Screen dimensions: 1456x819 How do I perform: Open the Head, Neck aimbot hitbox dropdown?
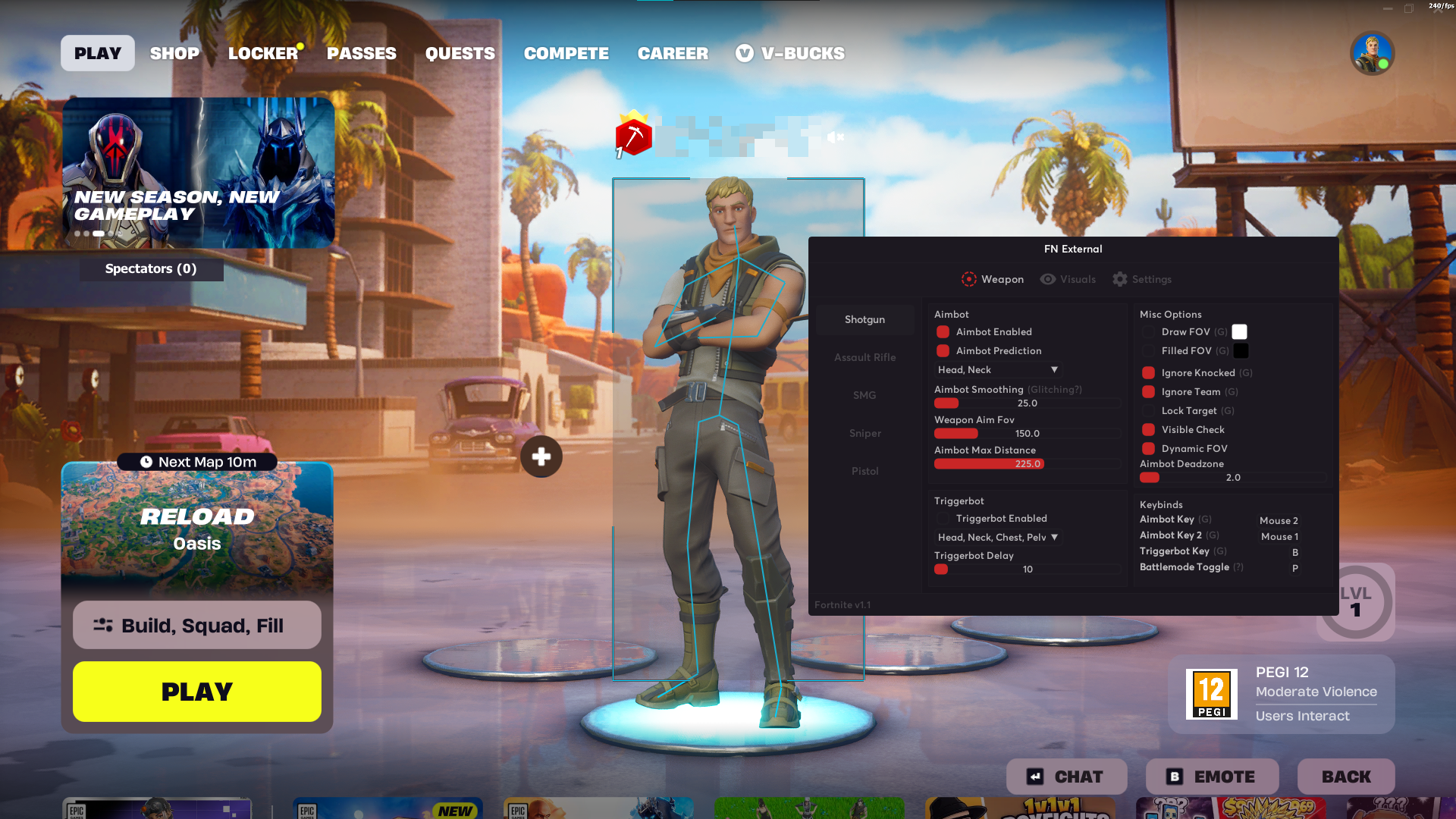(997, 369)
